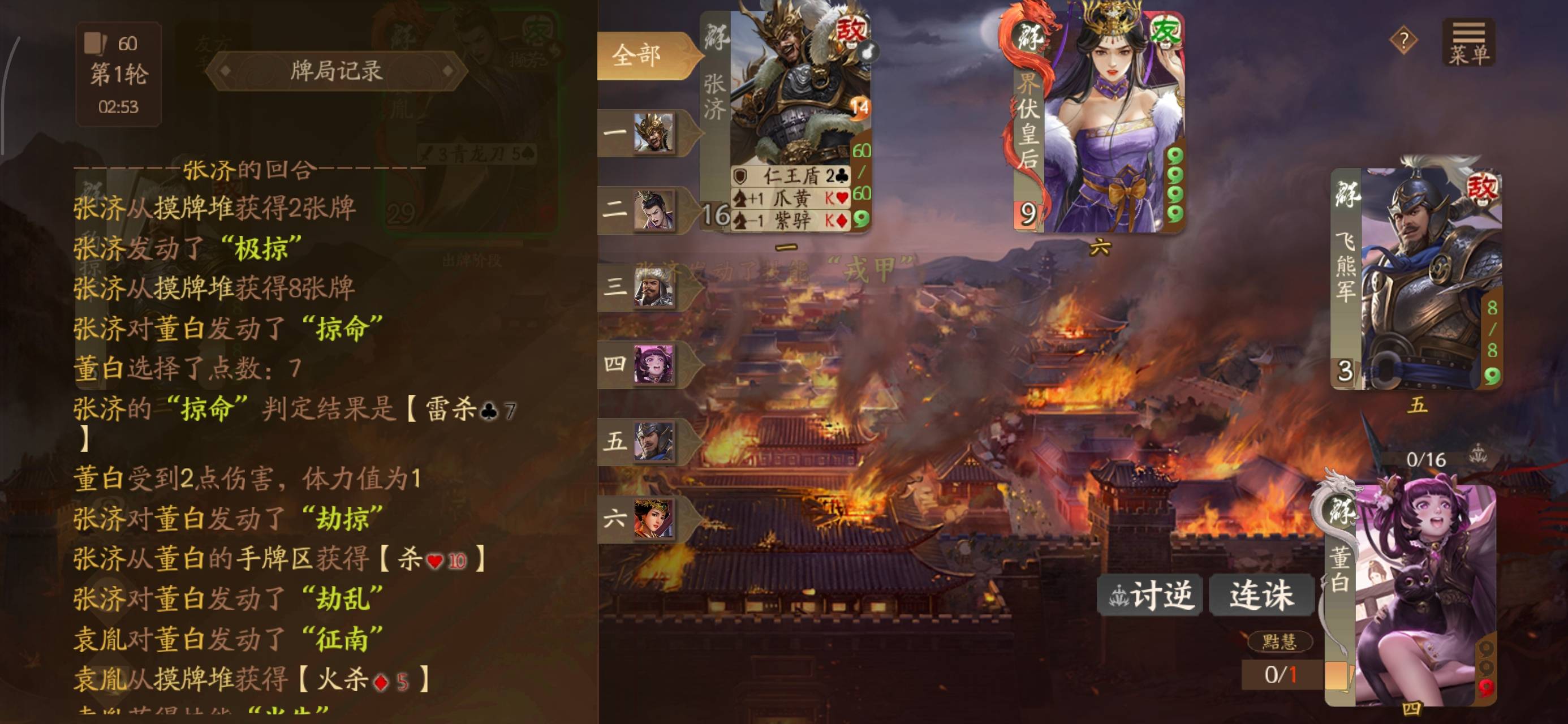
Task: Click the 牌局记录 header
Action: pyautogui.click(x=336, y=71)
